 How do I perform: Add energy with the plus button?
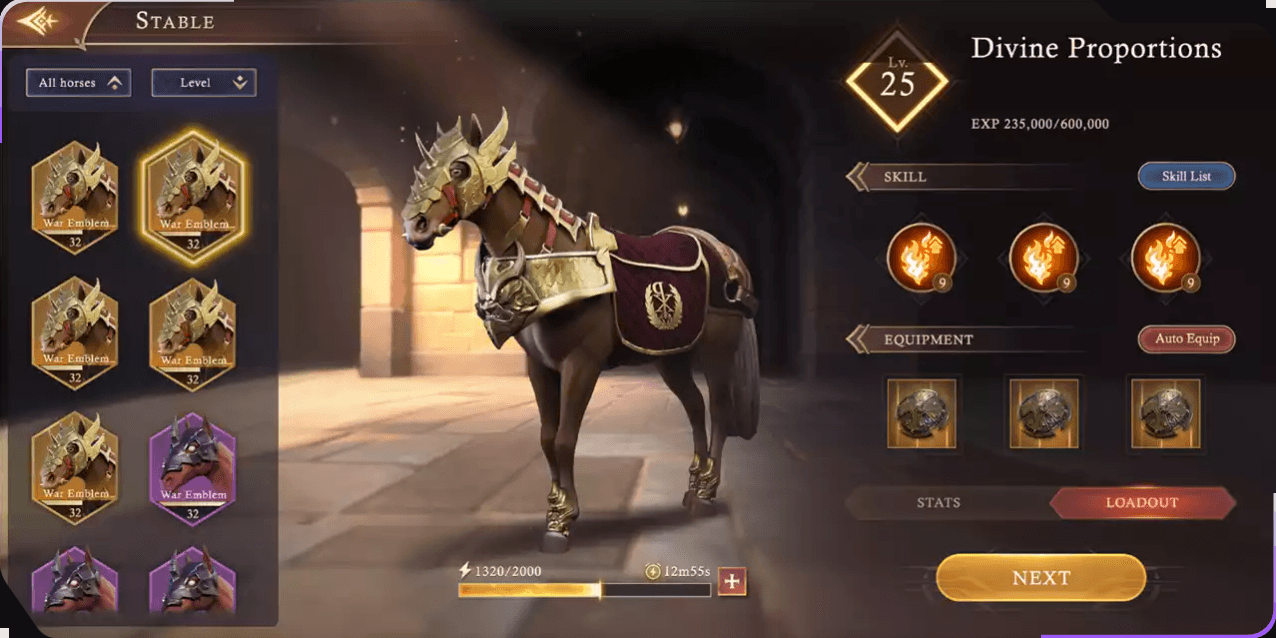[x=733, y=582]
